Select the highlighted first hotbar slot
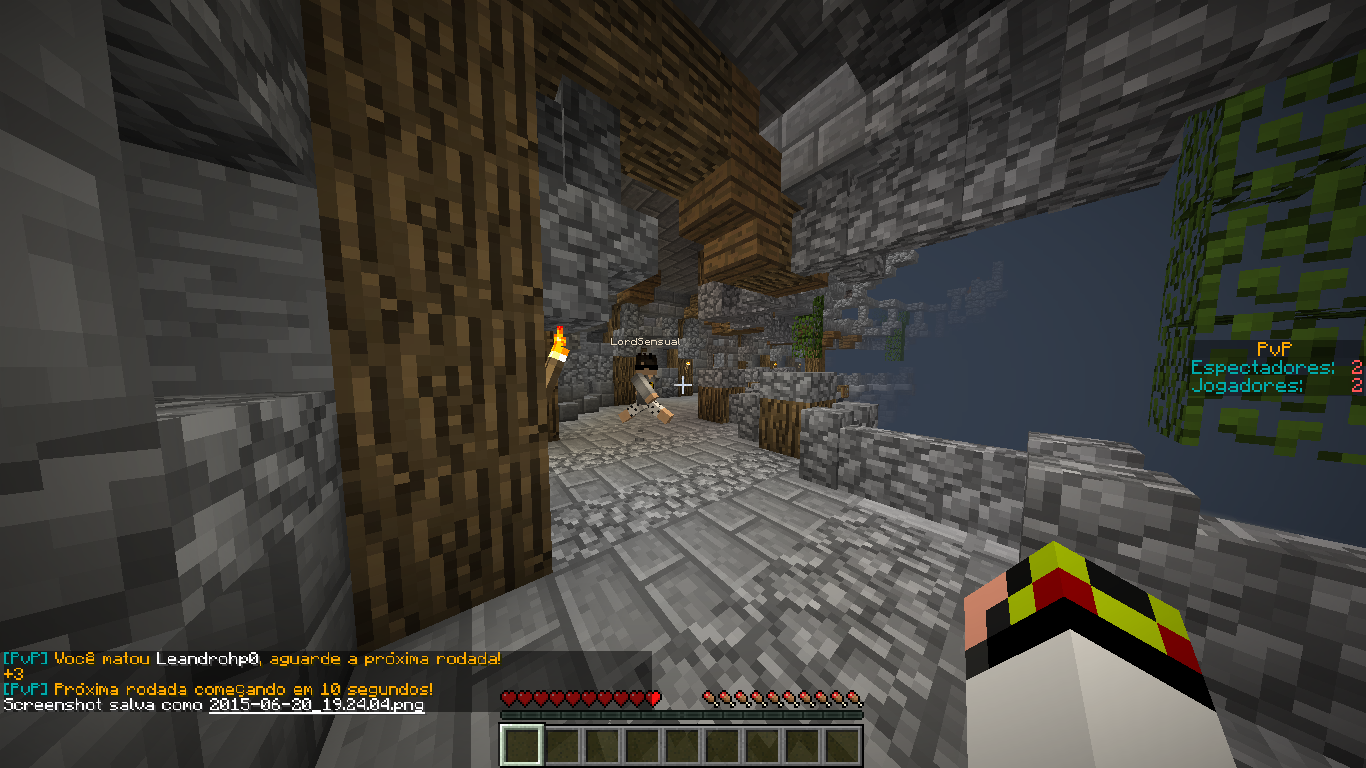1366x768 pixels. tap(522, 745)
